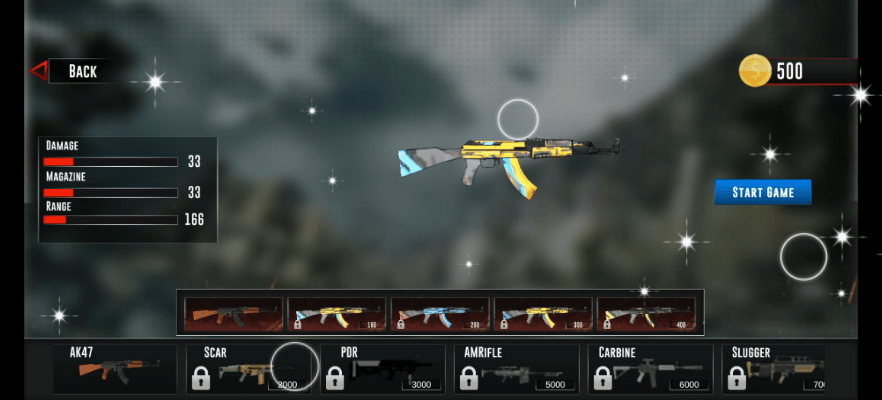Choose the AK47 skin priced at 400
882x400 pixels.
647,314
